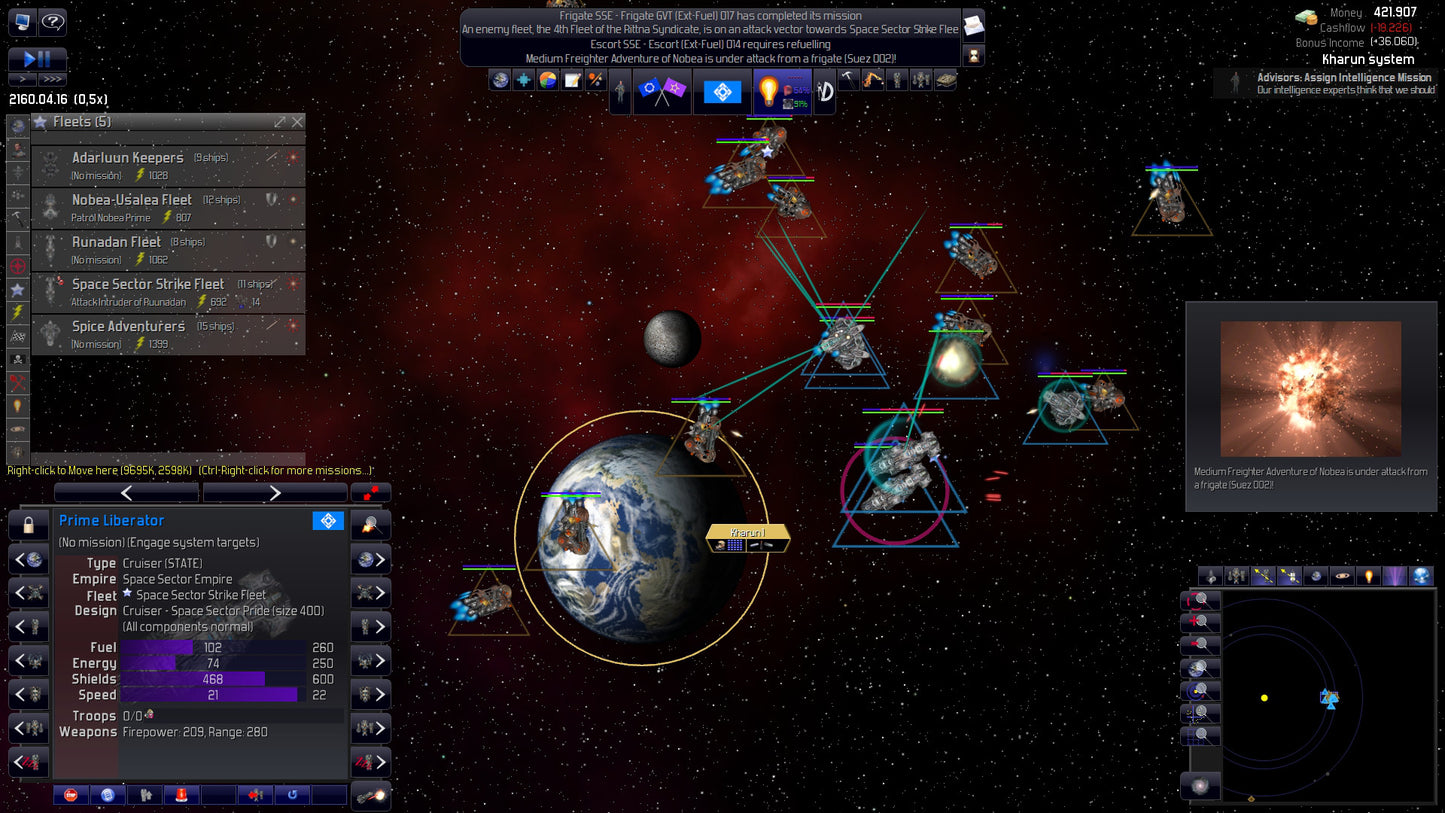Expand the Fleets window using its diagonal arrow

click(278, 121)
